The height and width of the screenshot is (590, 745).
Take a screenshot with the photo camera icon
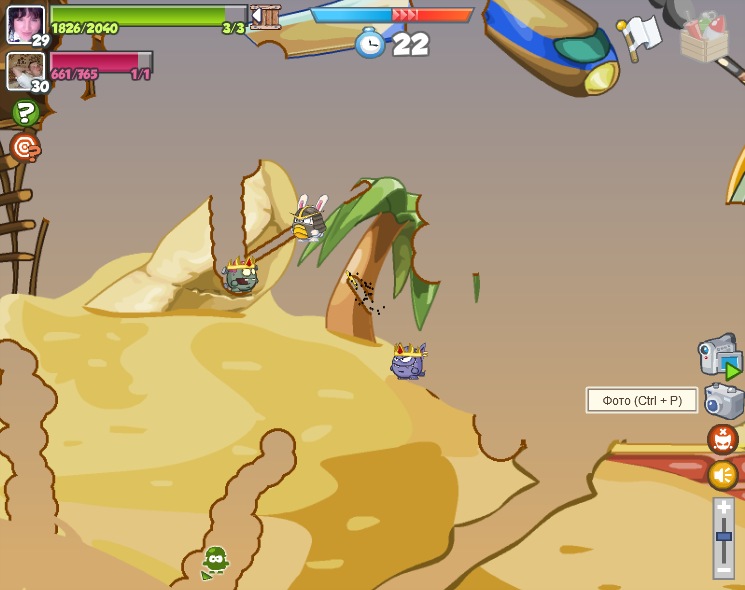click(723, 401)
